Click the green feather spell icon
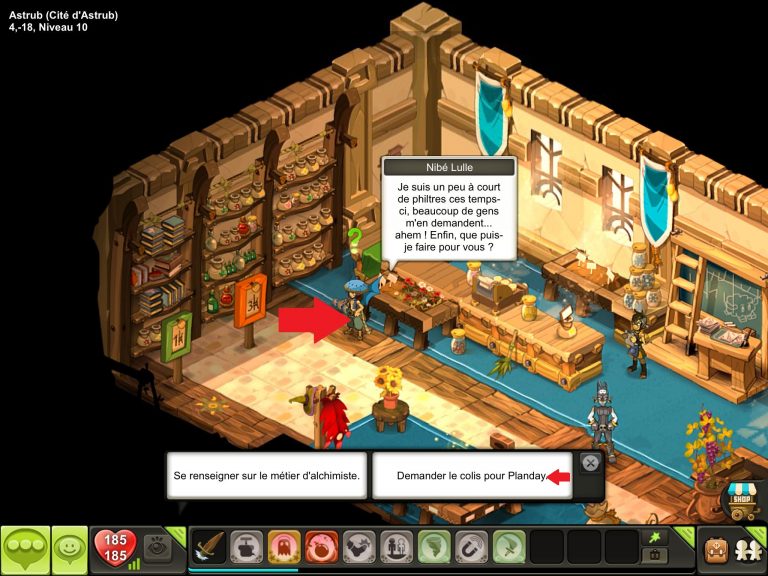The width and height of the screenshot is (768, 576). coord(508,547)
